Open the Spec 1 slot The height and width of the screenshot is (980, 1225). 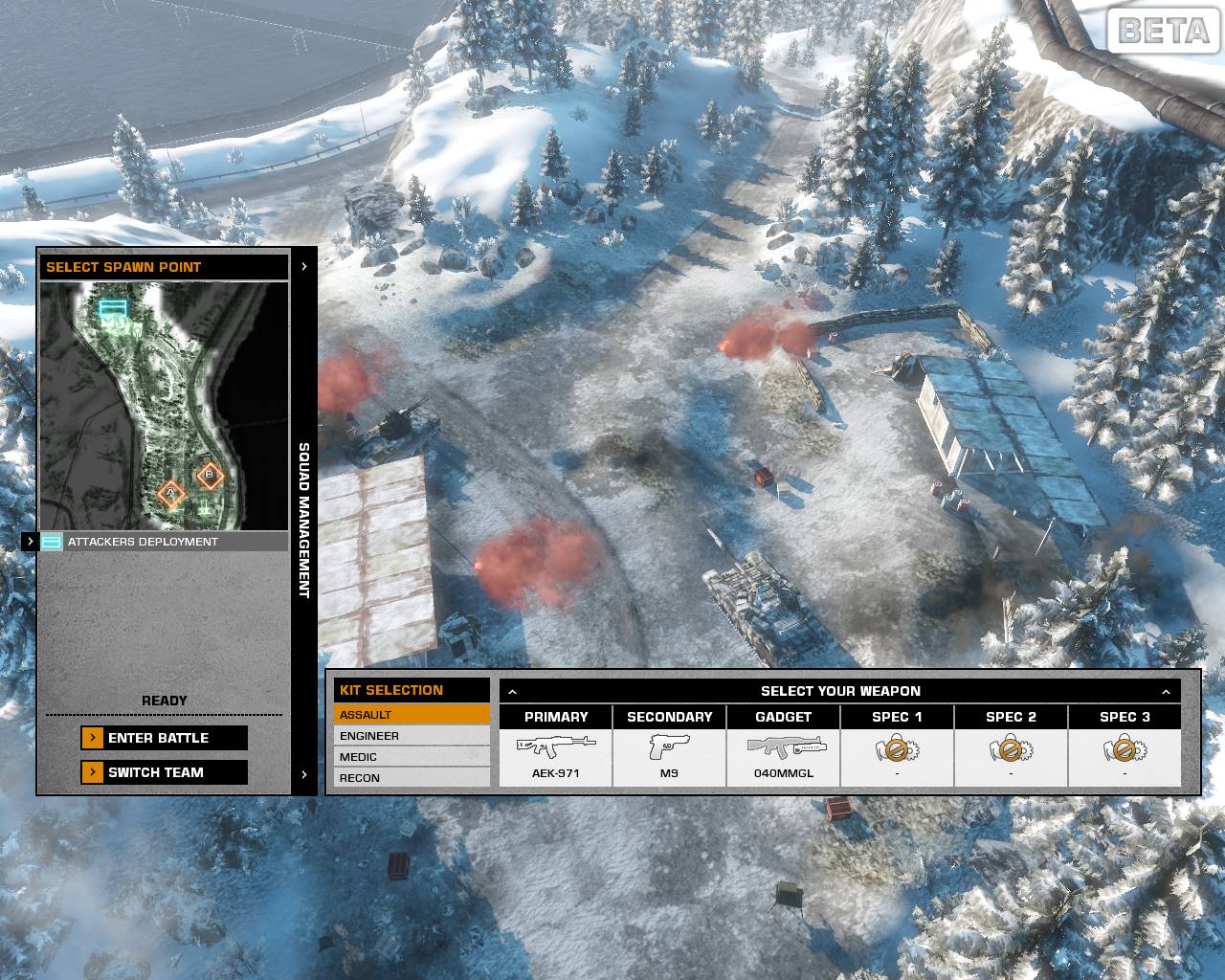coord(897,756)
